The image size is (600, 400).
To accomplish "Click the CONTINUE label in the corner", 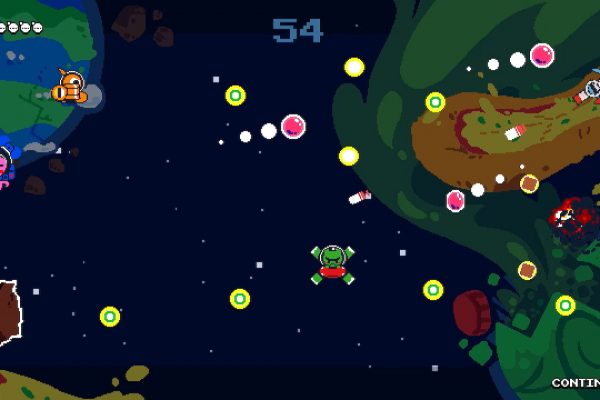I will [576, 383].
